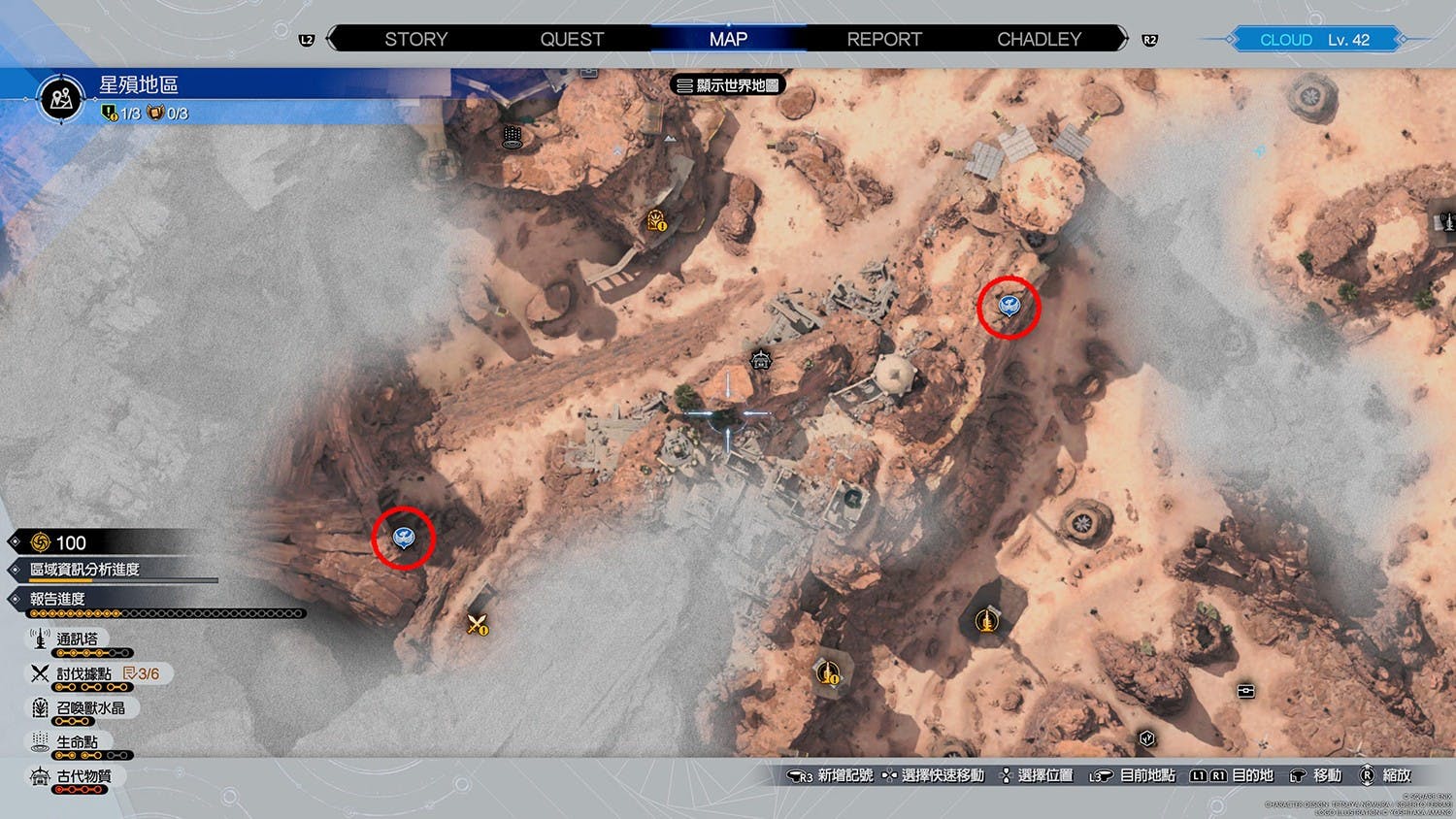This screenshot has height=819, width=1456.
Task: Click the lifespring fountain marker on the map
Action: (513, 137)
